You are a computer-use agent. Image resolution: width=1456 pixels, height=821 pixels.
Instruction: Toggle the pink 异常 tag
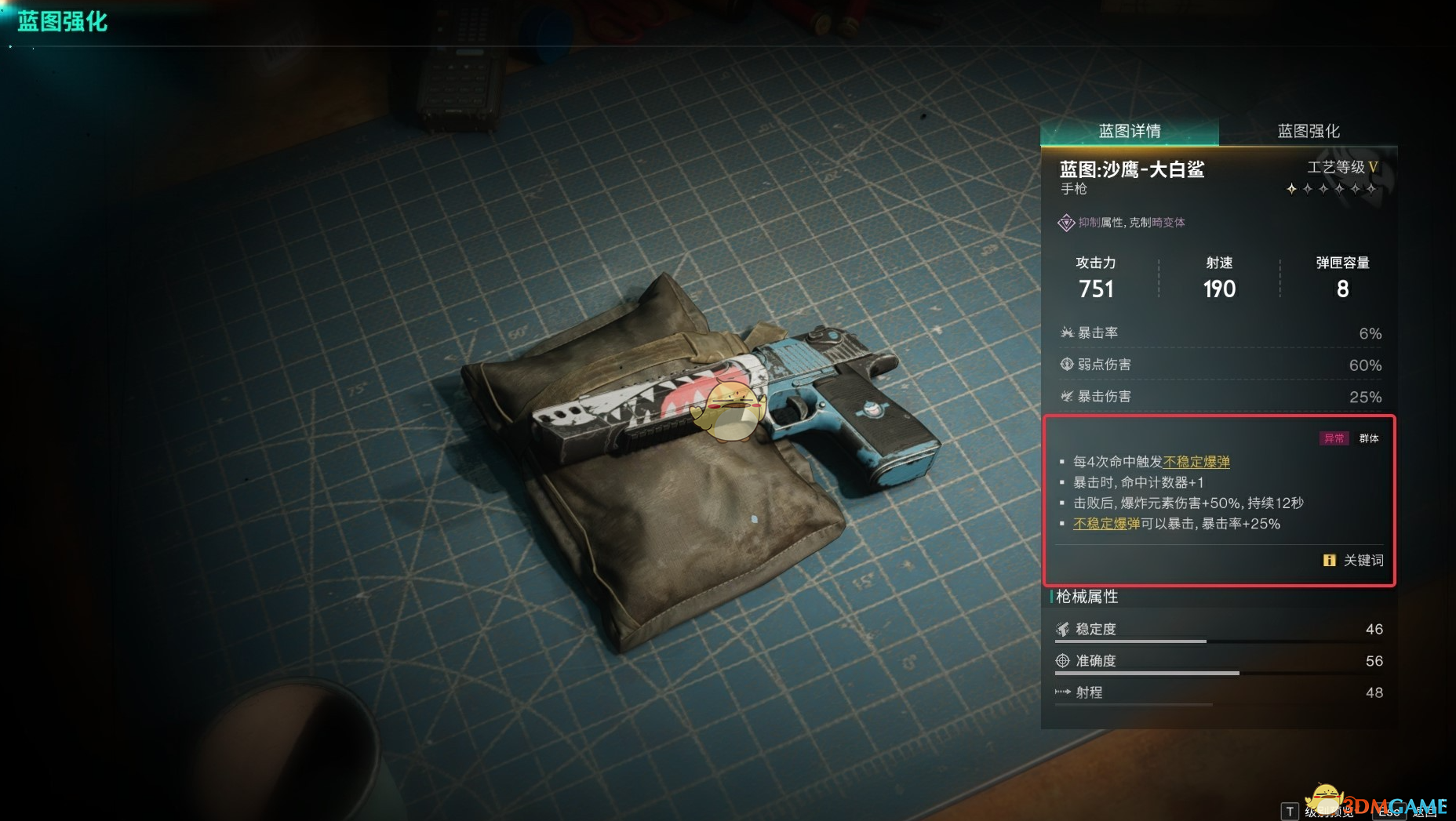(x=1334, y=438)
